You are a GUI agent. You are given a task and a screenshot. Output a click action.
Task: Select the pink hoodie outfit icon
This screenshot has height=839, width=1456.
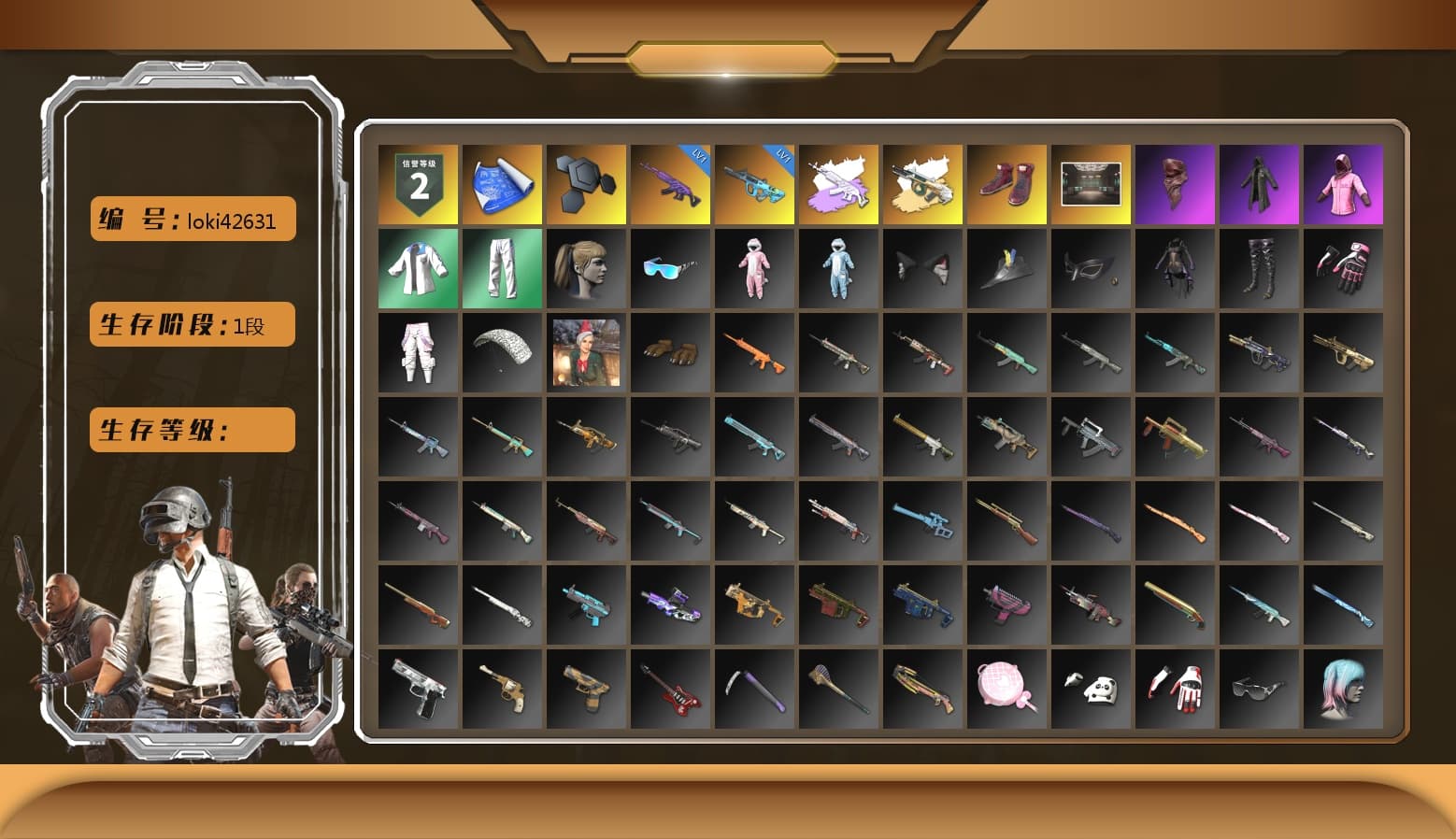pos(1343,183)
